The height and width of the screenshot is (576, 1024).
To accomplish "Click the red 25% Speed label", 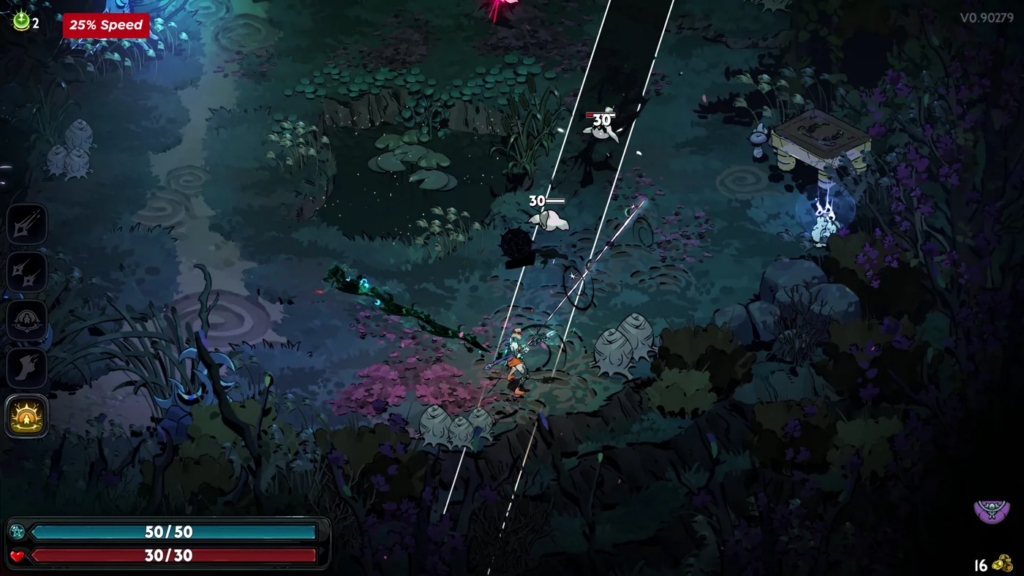I will coord(106,25).
